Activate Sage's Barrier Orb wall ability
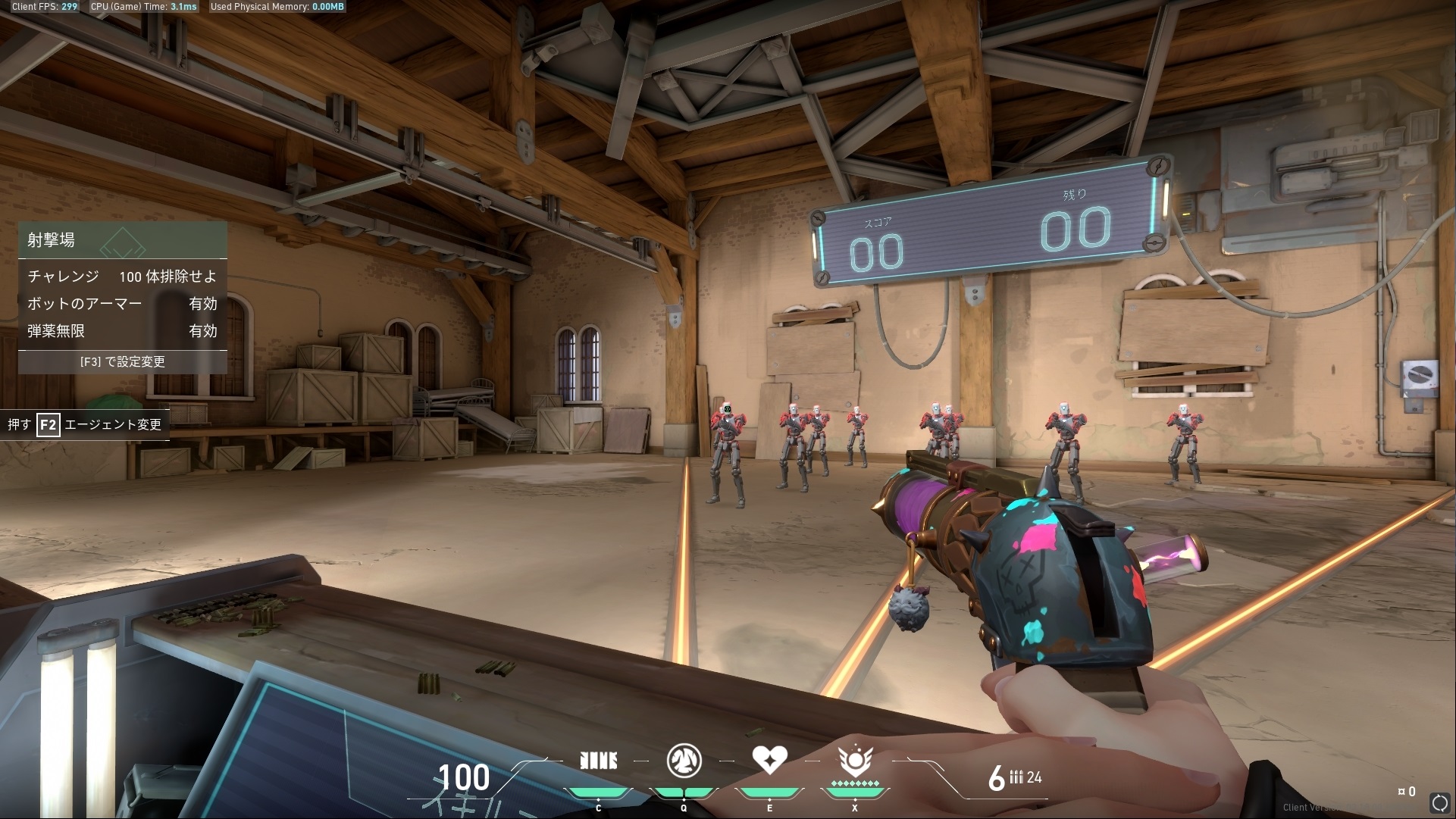The height and width of the screenshot is (819, 1456). pos(598,761)
